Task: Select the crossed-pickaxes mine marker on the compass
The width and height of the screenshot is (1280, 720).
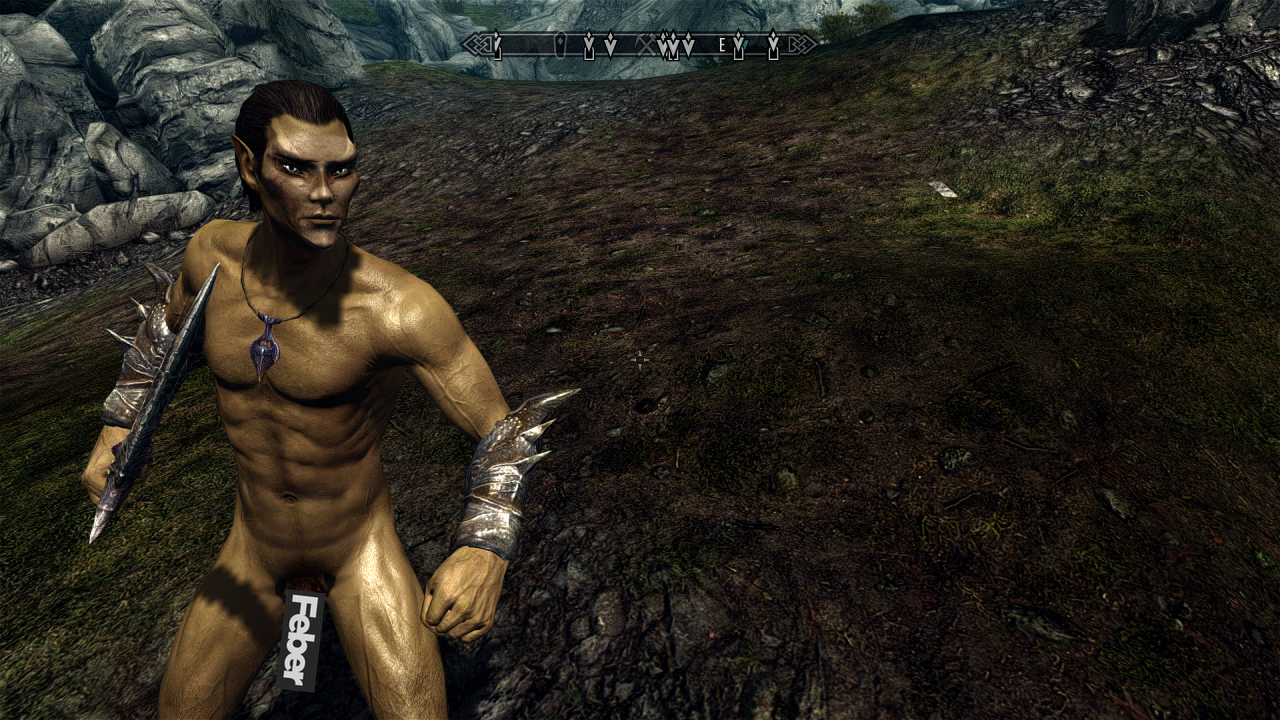Action: point(646,44)
